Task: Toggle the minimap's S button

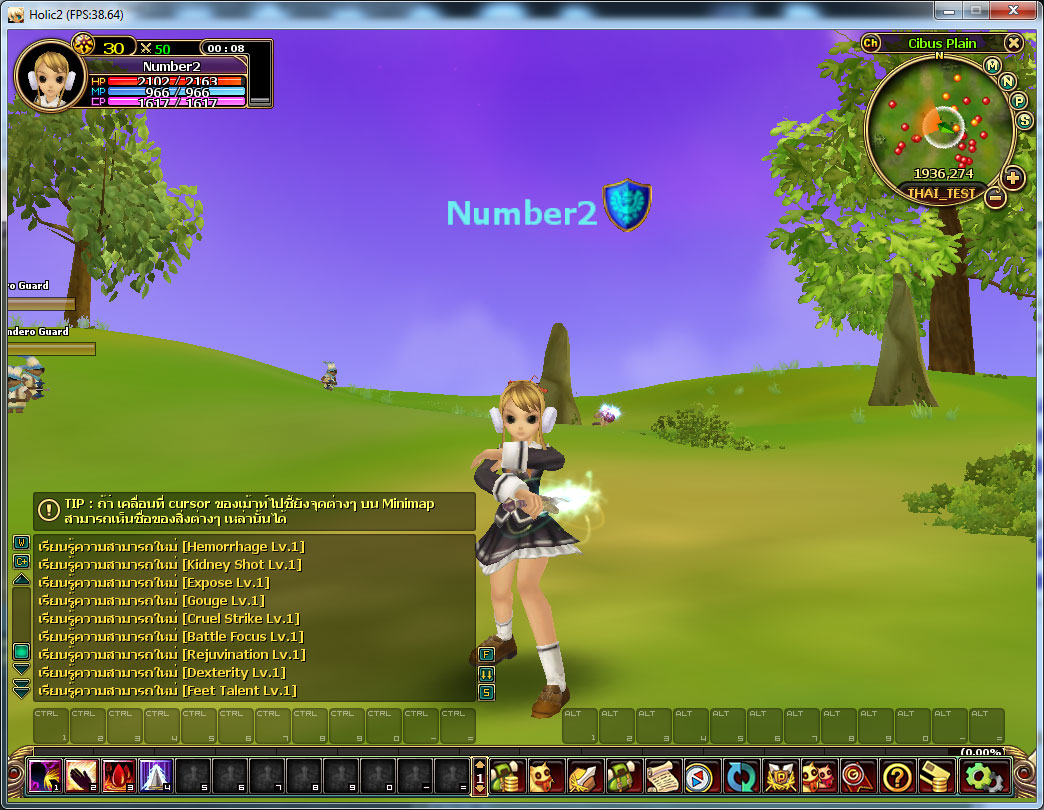Action: tap(1024, 120)
